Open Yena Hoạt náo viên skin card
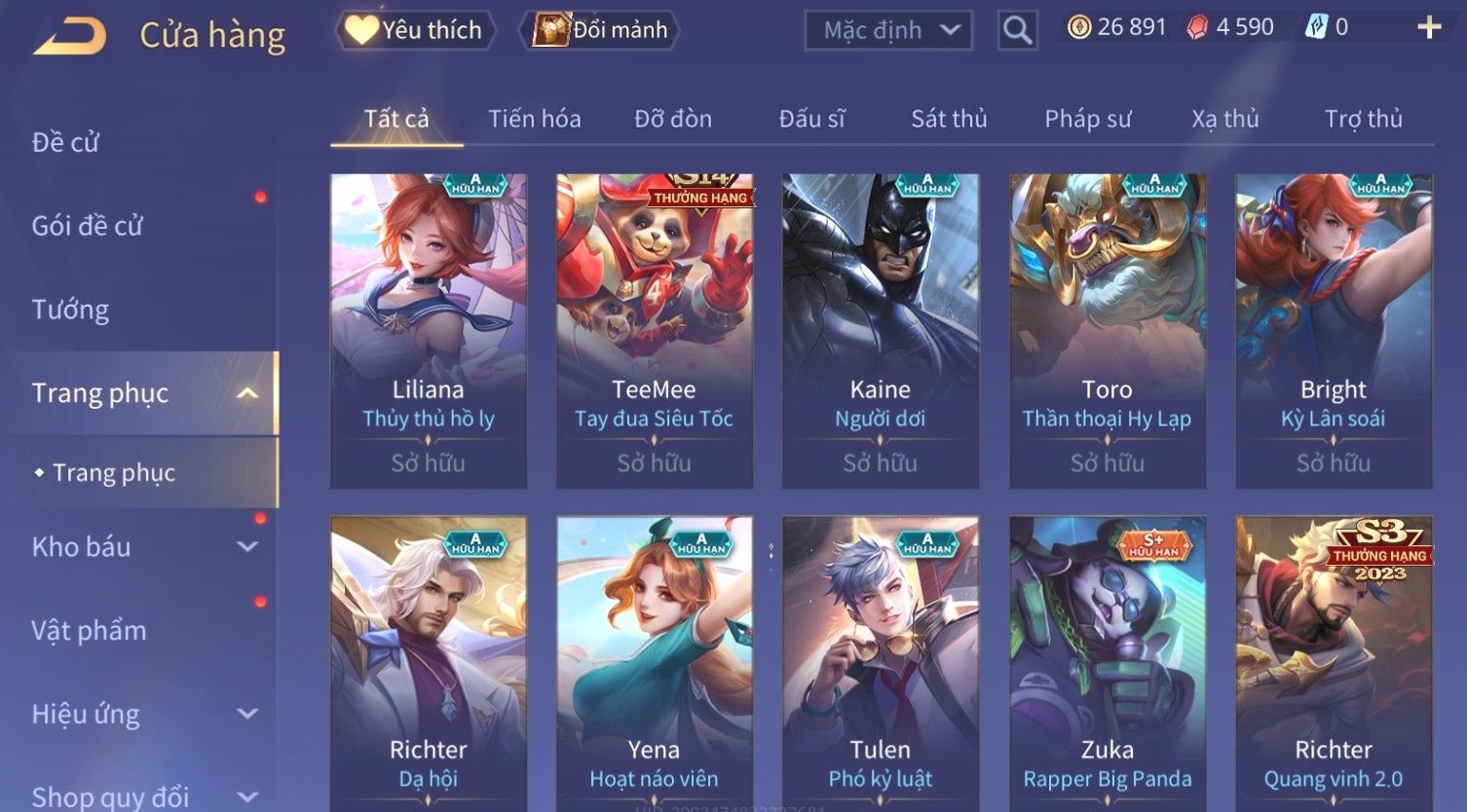This screenshot has height=812, width=1467. pyautogui.click(x=655, y=662)
